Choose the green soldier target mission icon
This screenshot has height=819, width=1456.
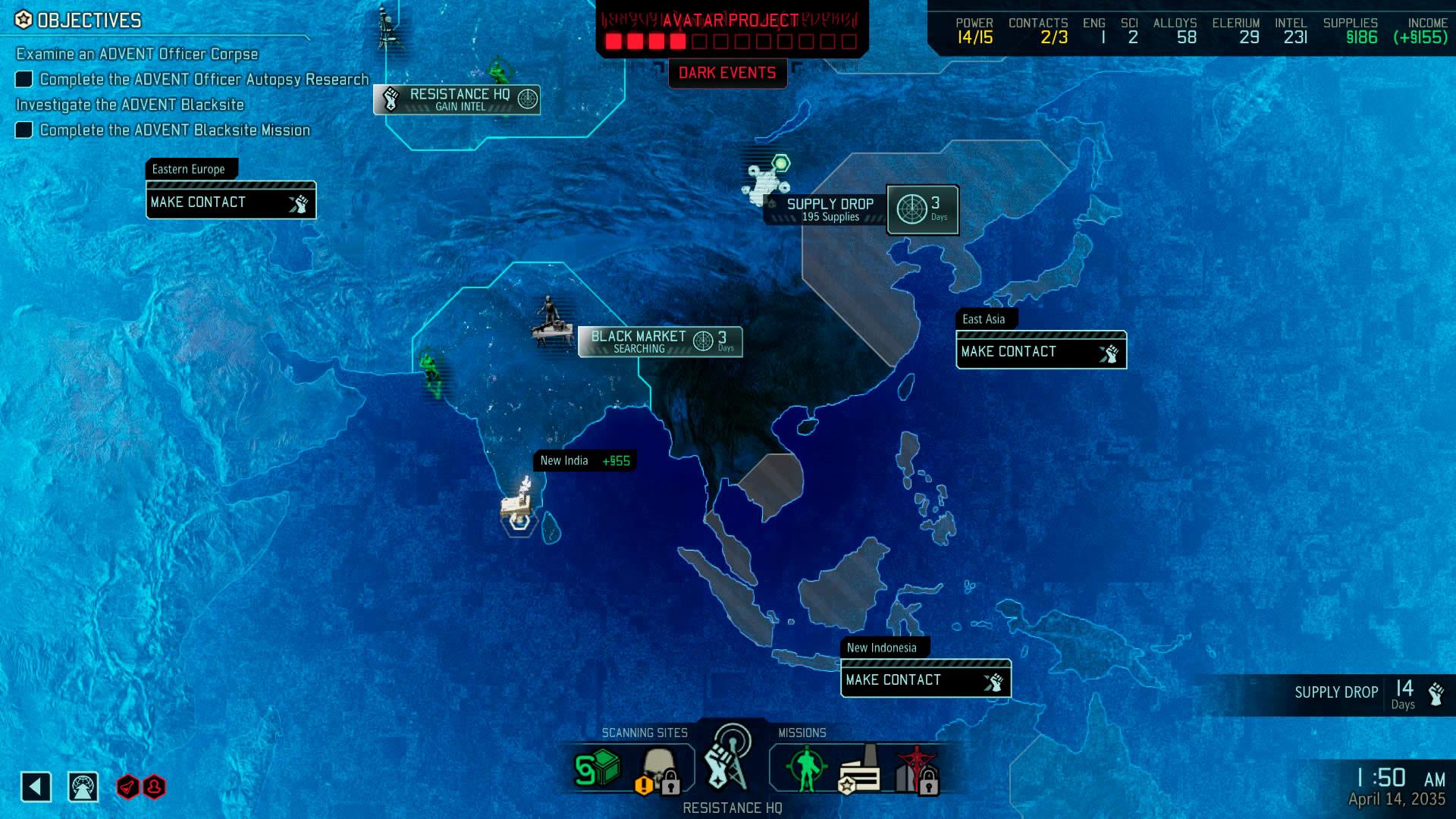(x=805, y=768)
